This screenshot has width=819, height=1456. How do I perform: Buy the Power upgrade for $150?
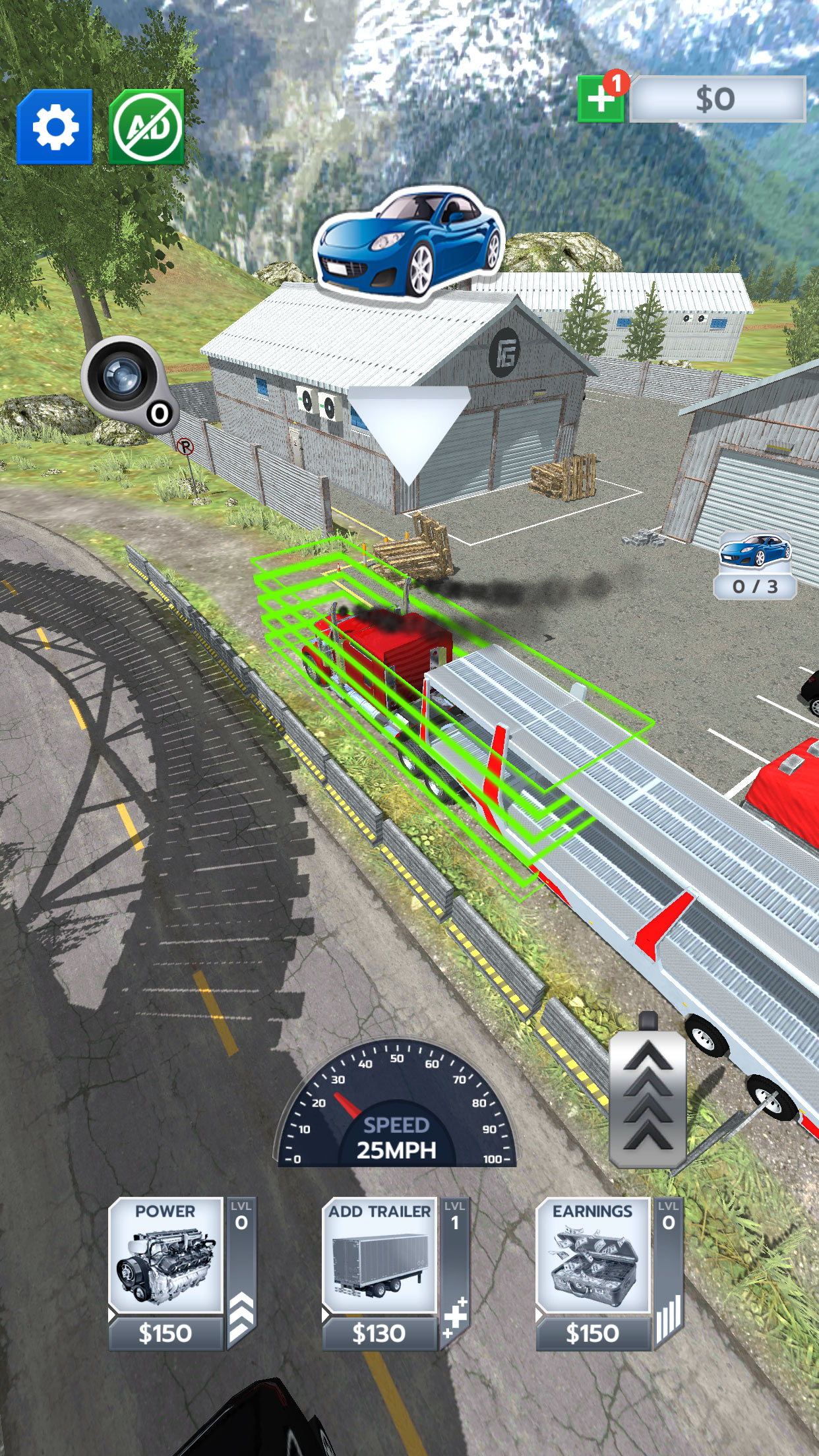point(166,1273)
